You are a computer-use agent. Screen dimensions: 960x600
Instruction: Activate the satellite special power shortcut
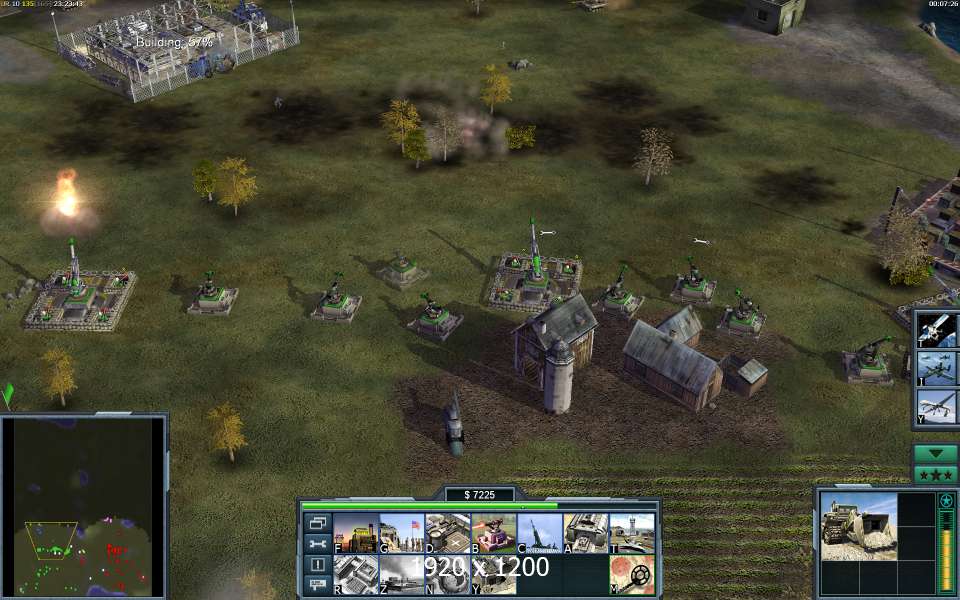(938, 328)
